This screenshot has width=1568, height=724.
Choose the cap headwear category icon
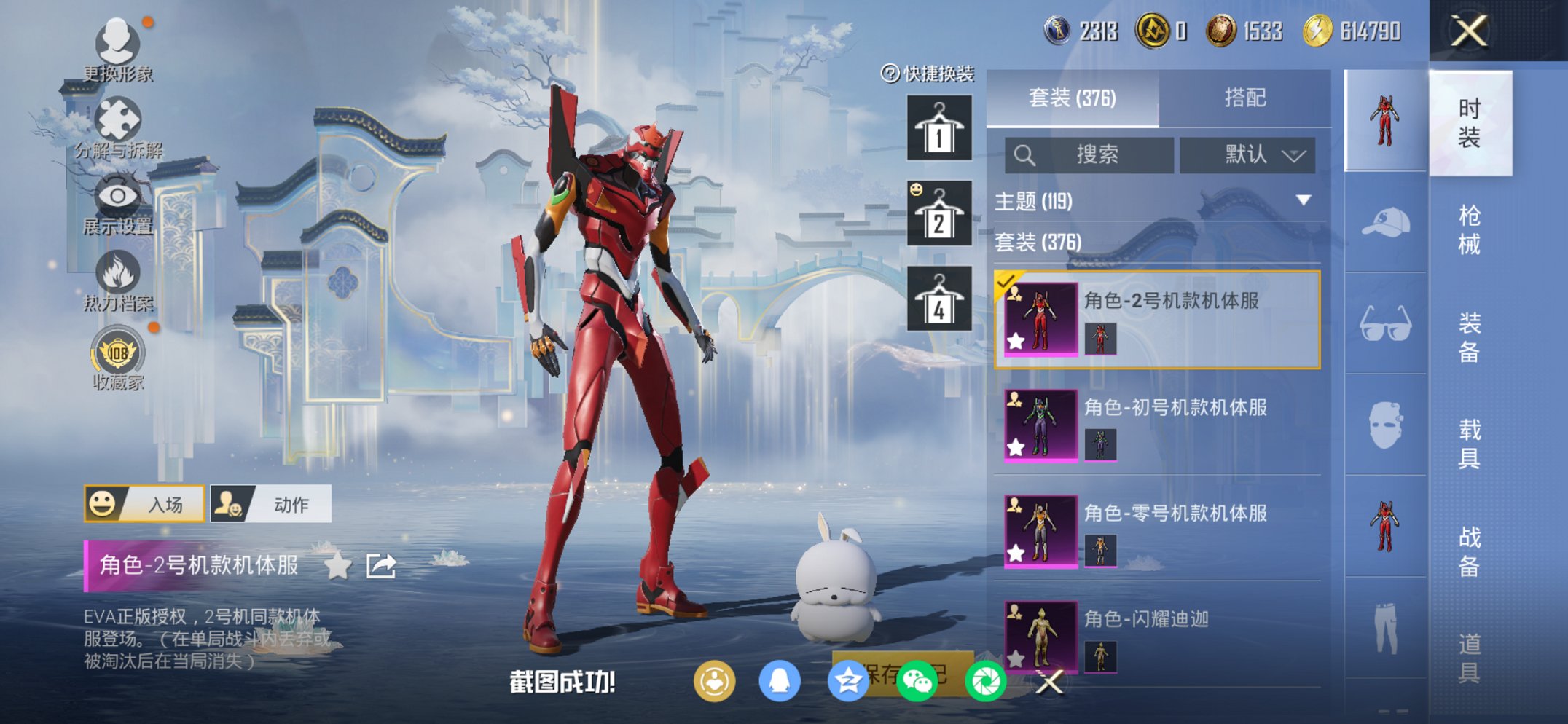[x=1385, y=222]
